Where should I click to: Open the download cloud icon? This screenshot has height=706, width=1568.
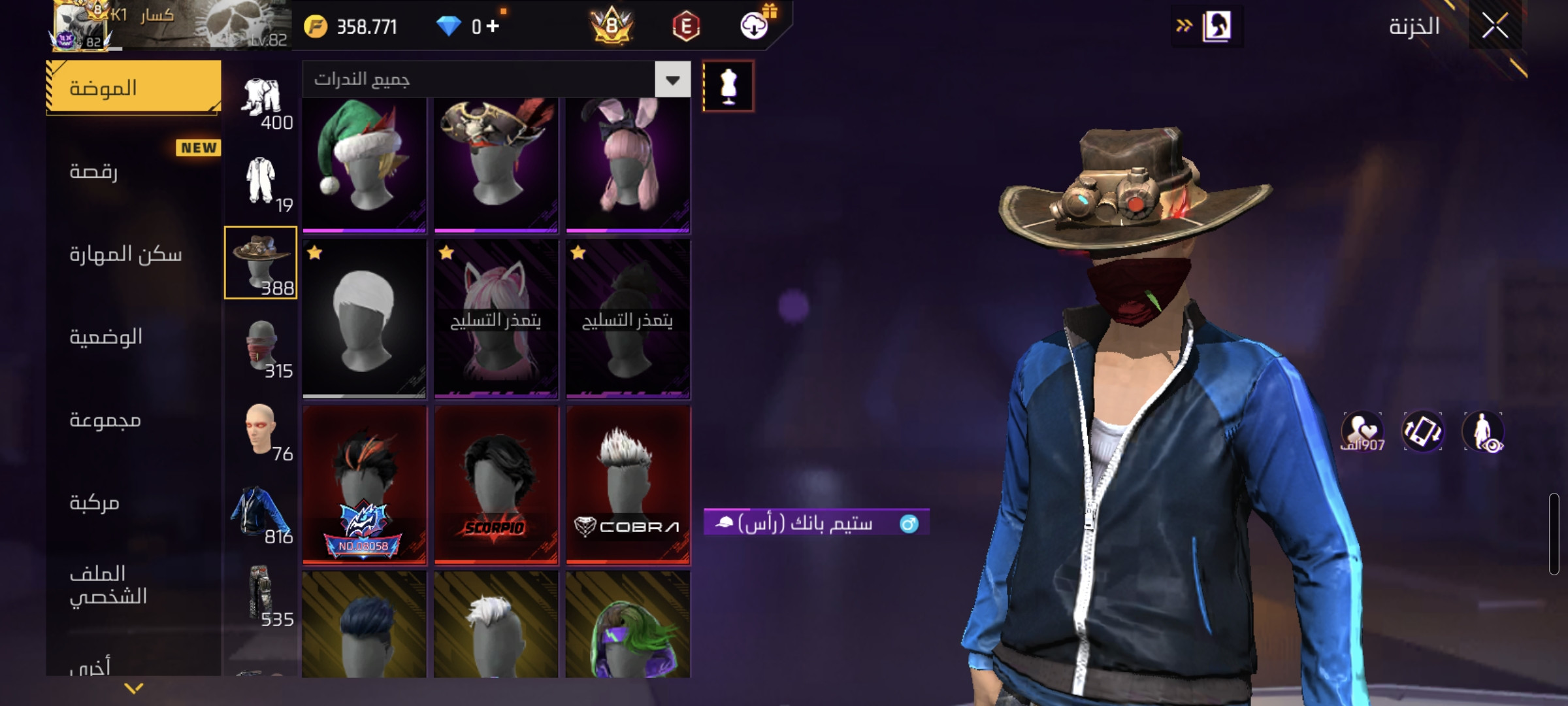(754, 26)
